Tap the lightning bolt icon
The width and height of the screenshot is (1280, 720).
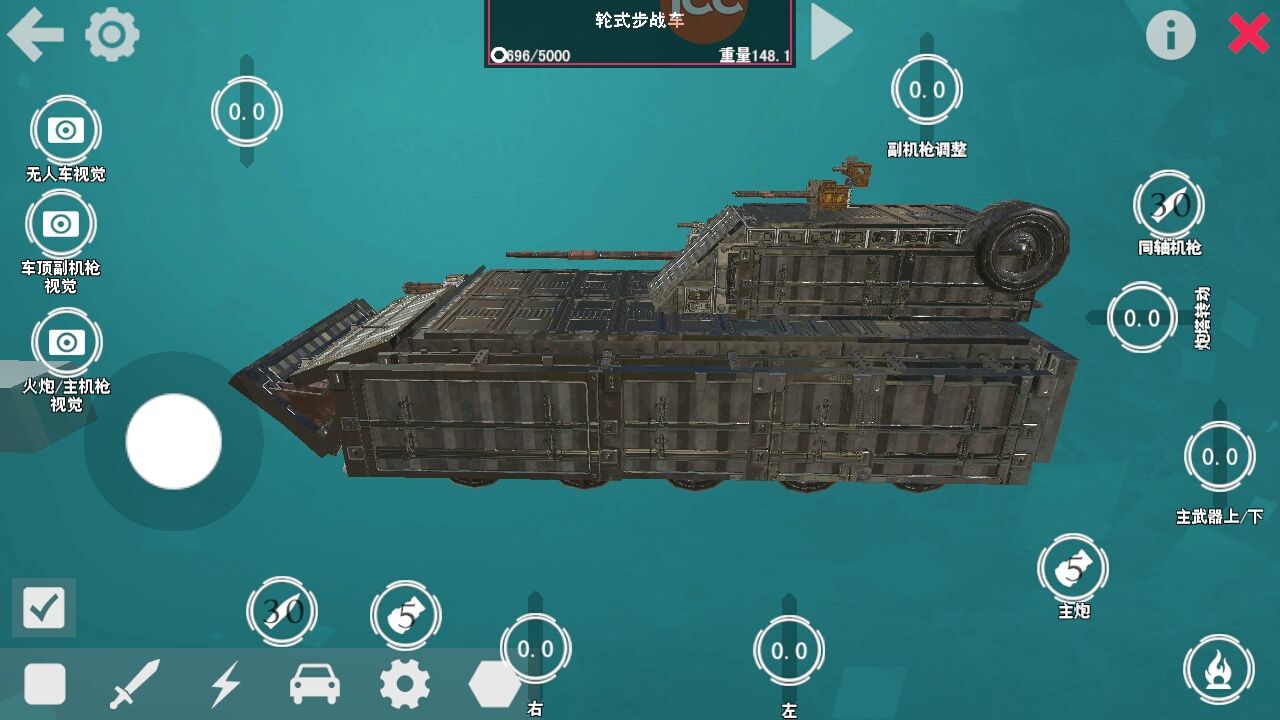click(227, 685)
